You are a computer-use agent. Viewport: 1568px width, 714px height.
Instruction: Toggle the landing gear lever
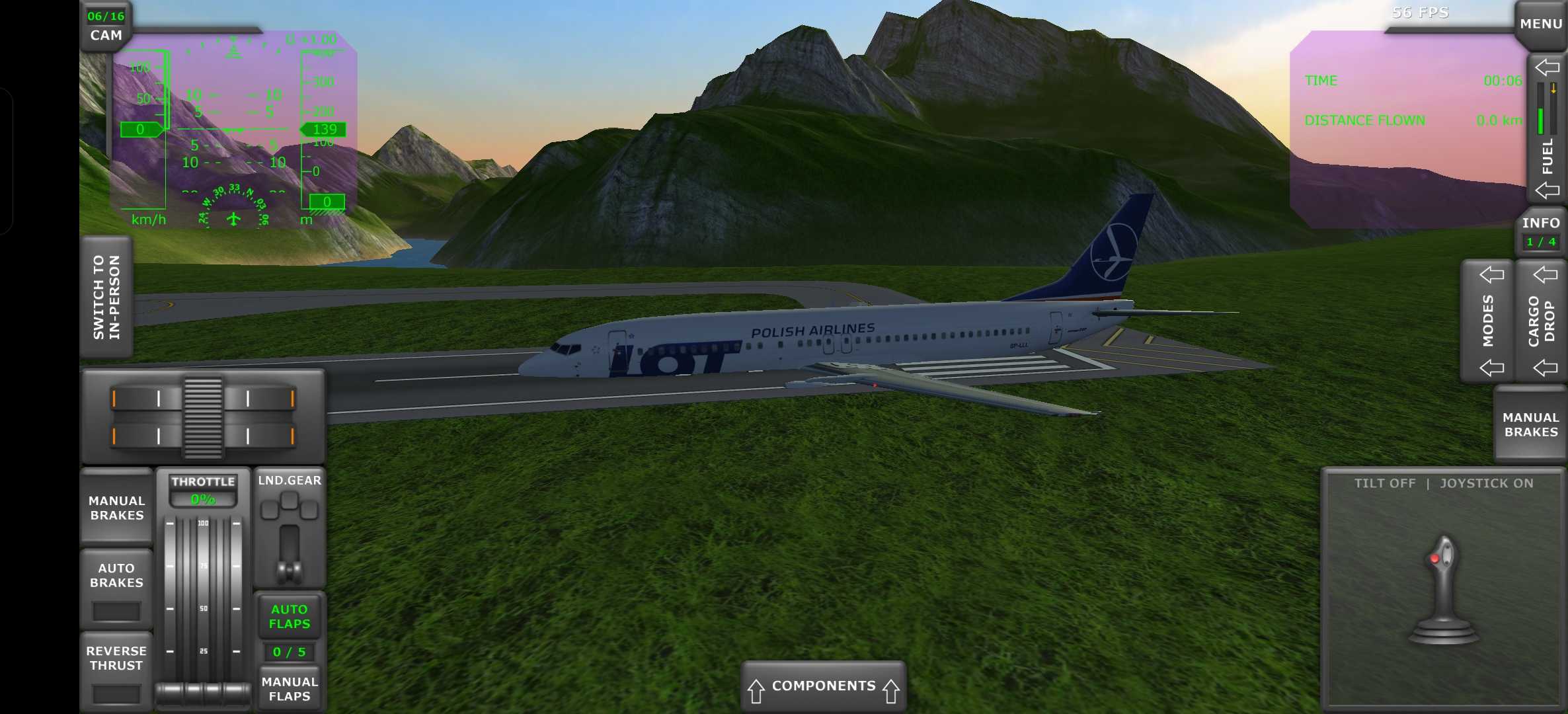click(289, 542)
